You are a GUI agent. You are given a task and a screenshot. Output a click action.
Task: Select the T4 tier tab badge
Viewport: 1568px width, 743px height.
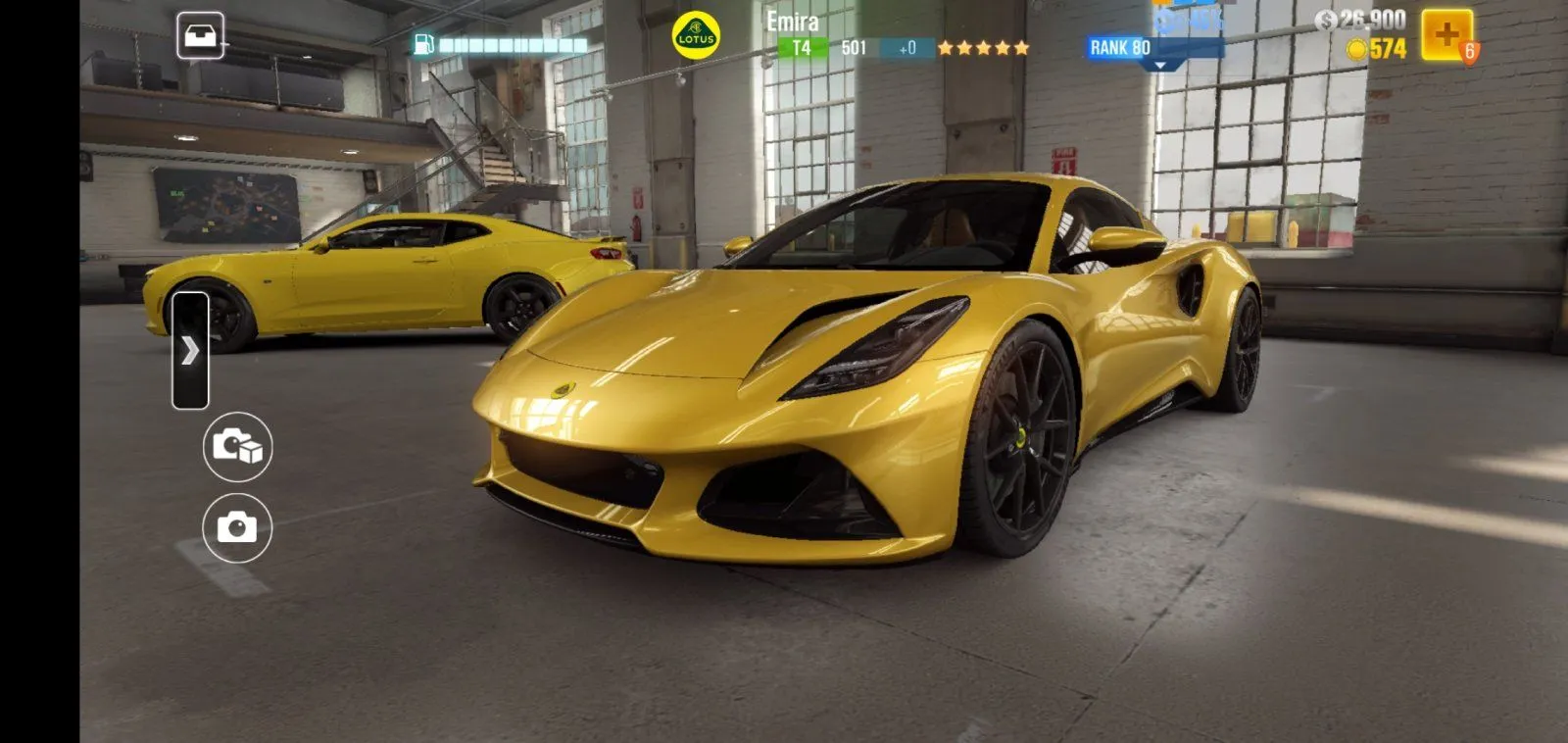point(802,44)
